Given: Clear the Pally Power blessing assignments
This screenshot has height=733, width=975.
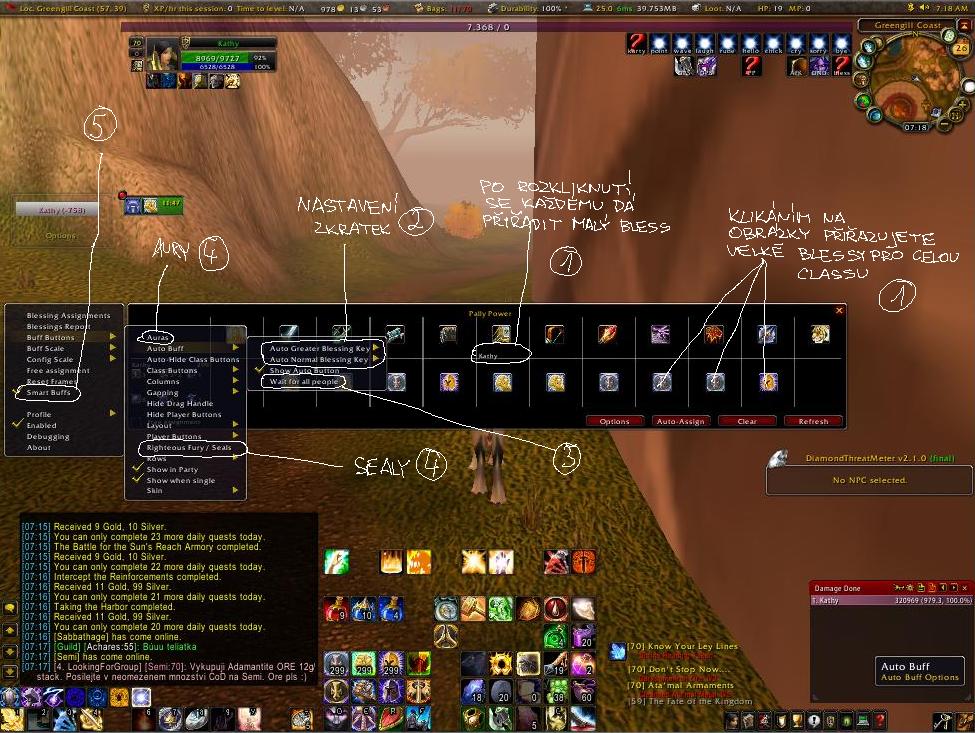Looking at the screenshot, I should pos(746,421).
